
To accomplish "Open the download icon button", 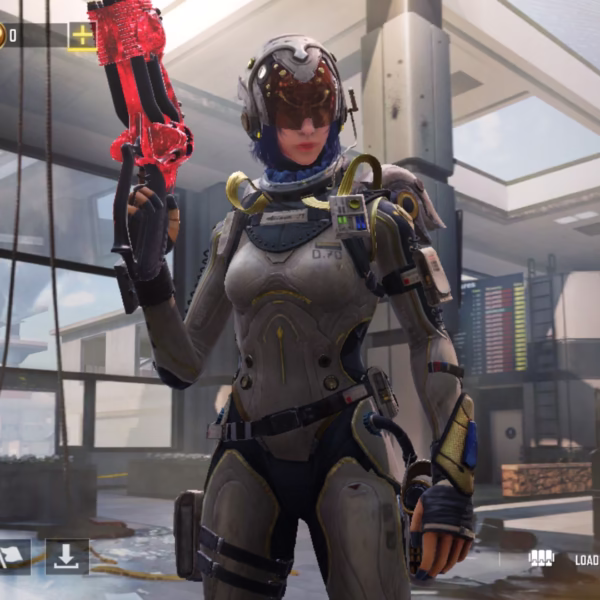I will (67, 557).
